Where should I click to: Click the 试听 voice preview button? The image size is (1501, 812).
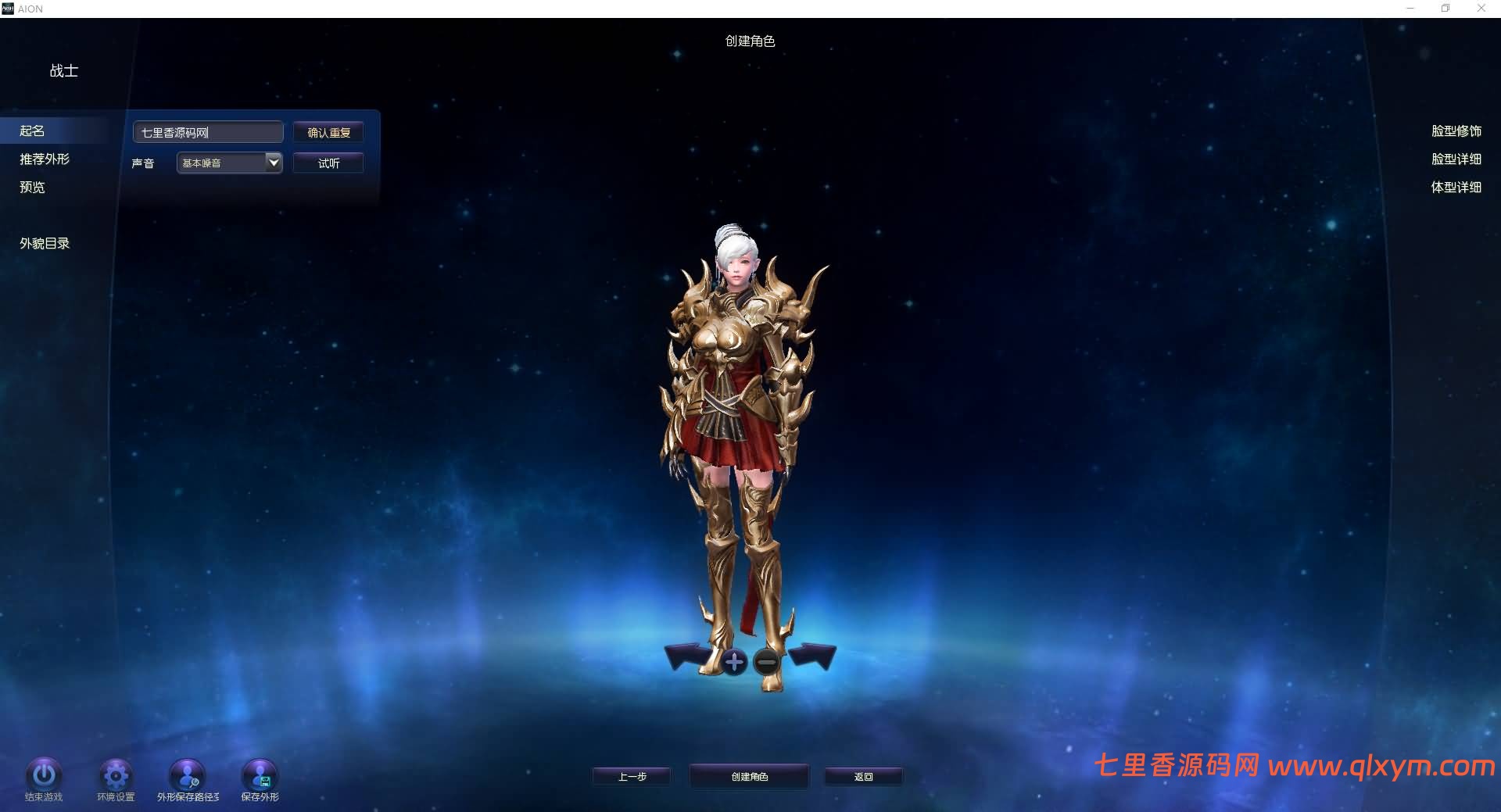point(328,163)
